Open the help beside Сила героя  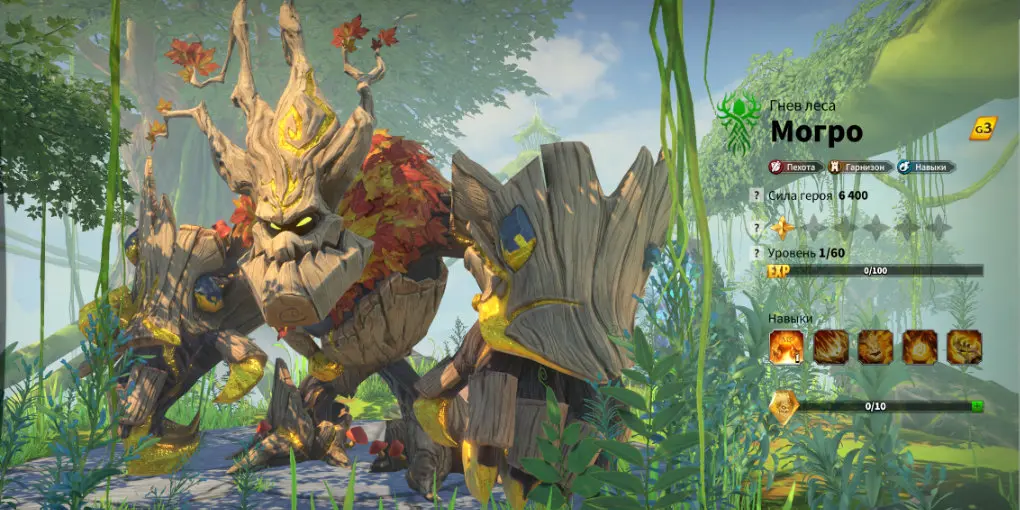coord(757,196)
